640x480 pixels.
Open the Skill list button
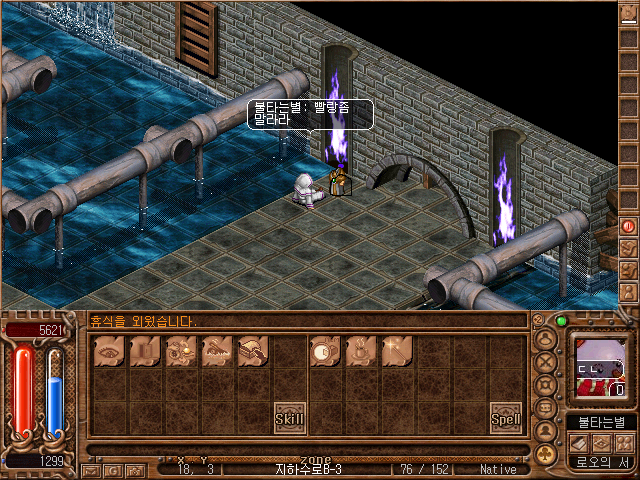pos(290,417)
